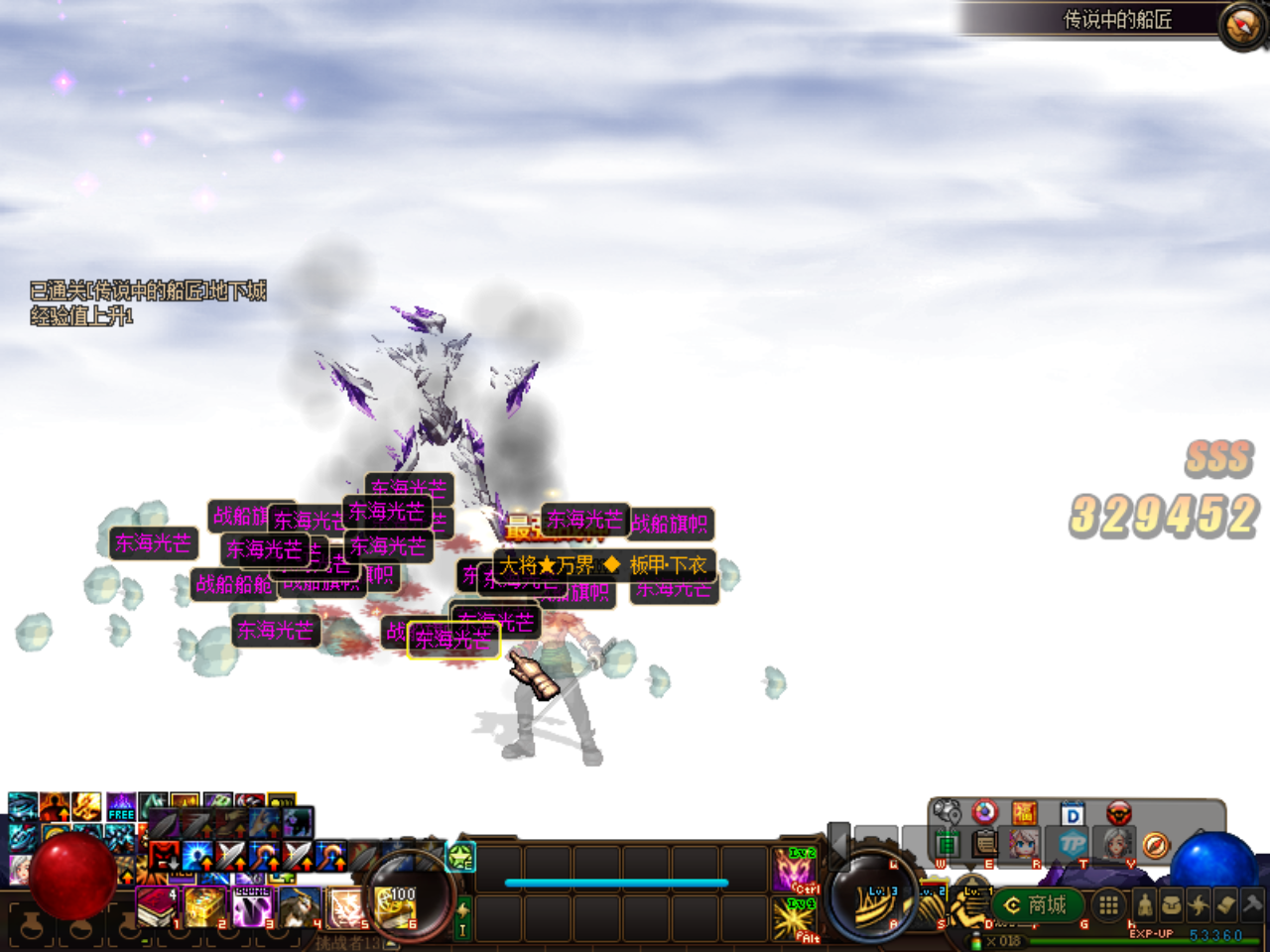This screenshot has width=1270, height=952.
Task: Click the highlighted 东海光芒 loot label
Action: click(452, 640)
